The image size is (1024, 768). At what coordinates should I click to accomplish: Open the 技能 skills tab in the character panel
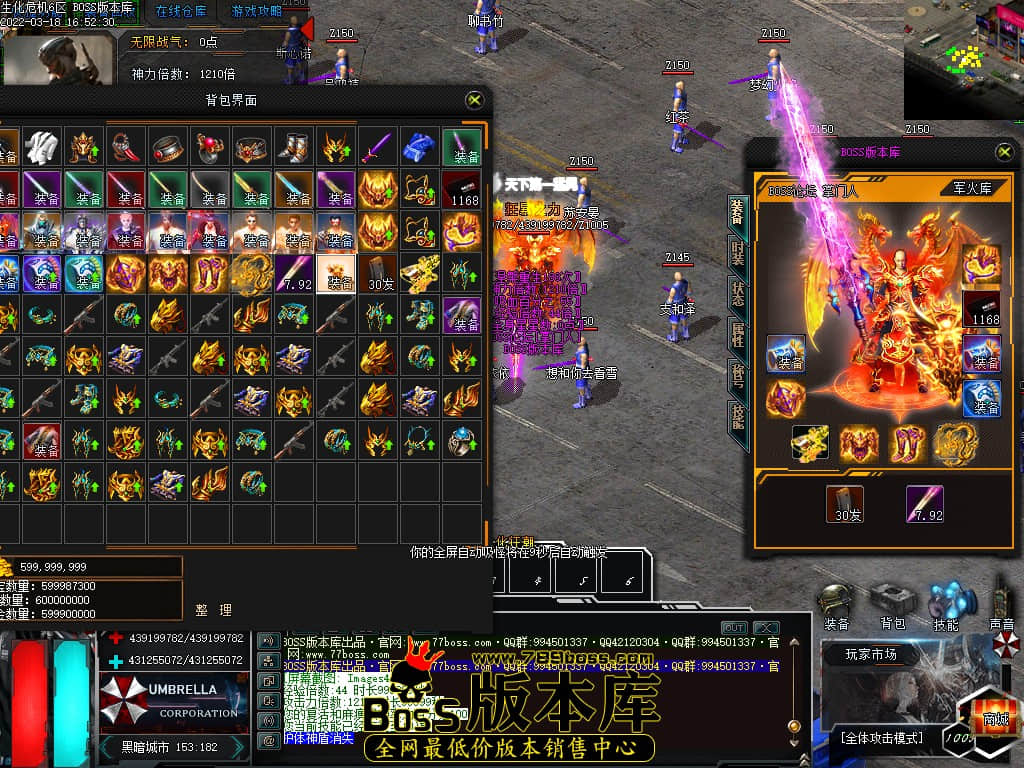click(737, 416)
